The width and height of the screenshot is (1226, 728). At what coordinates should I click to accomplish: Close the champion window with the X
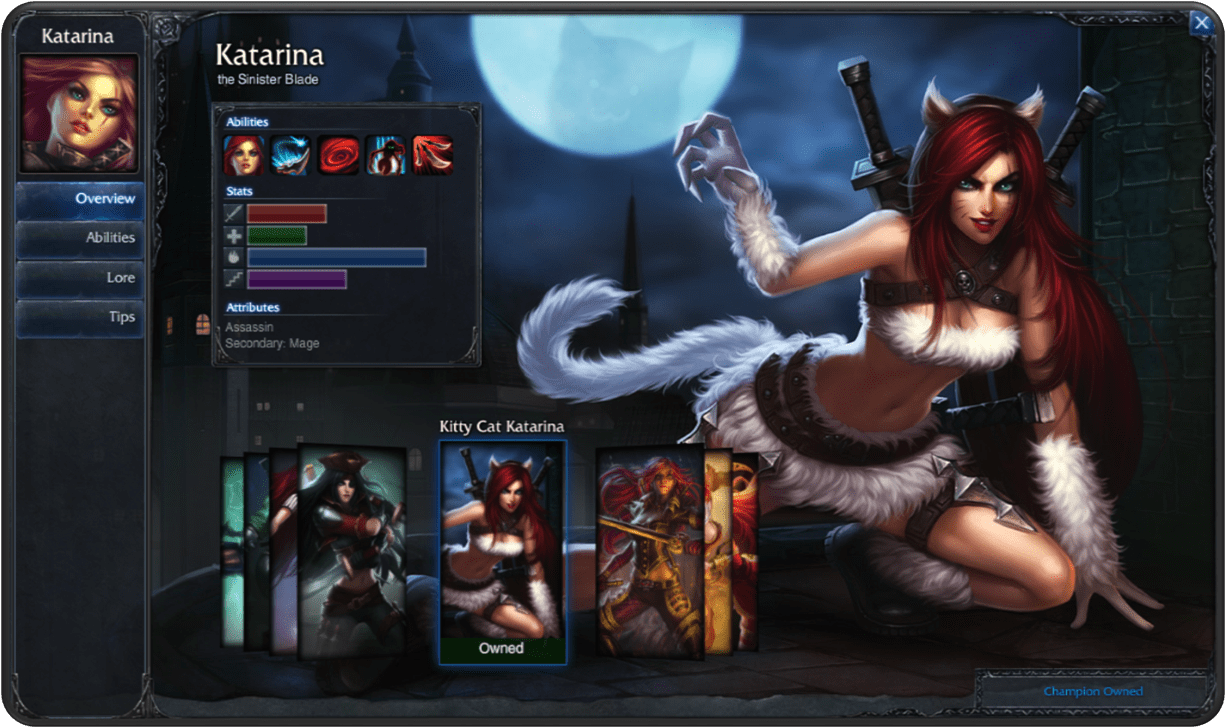click(x=1200, y=24)
